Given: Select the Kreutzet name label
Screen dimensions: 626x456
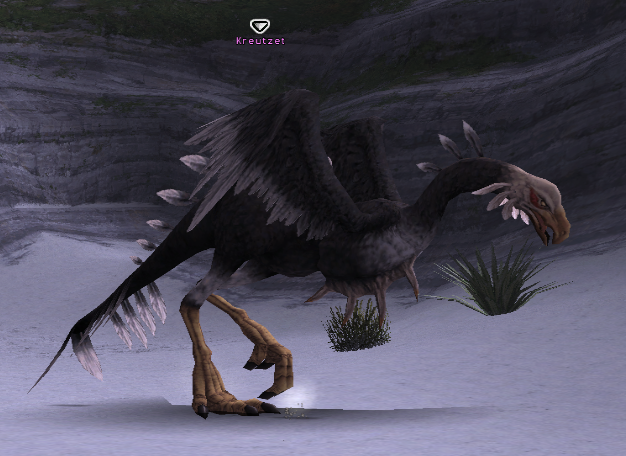Looking at the screenshot, I should click(x=260, y=41).
